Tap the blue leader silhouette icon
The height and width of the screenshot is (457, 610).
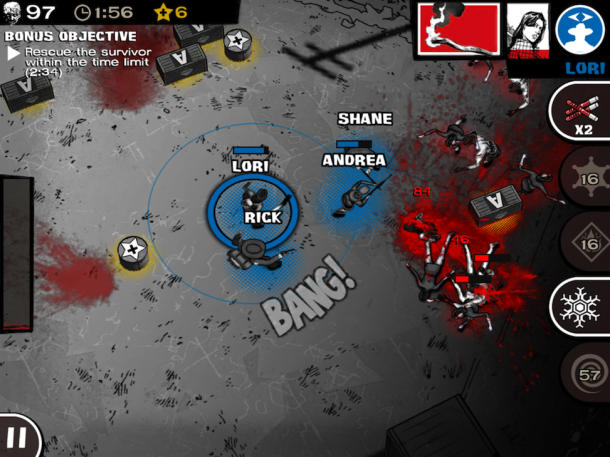tap(581, 29)
